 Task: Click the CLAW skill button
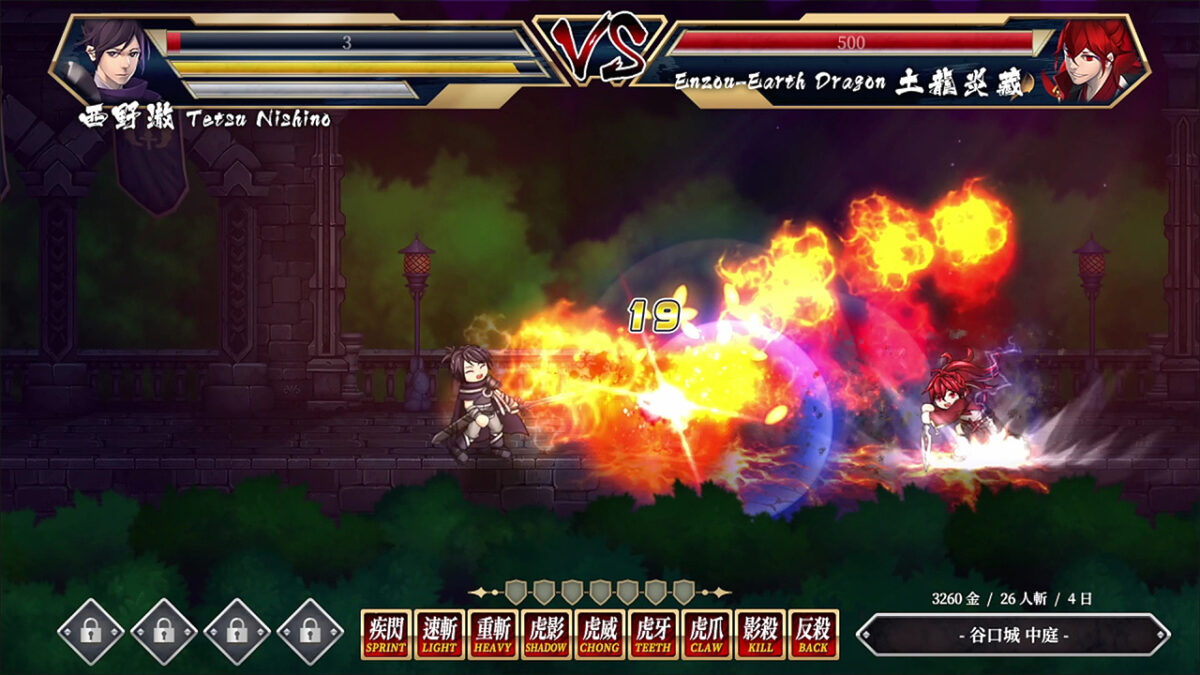click(x=707, y=634)
